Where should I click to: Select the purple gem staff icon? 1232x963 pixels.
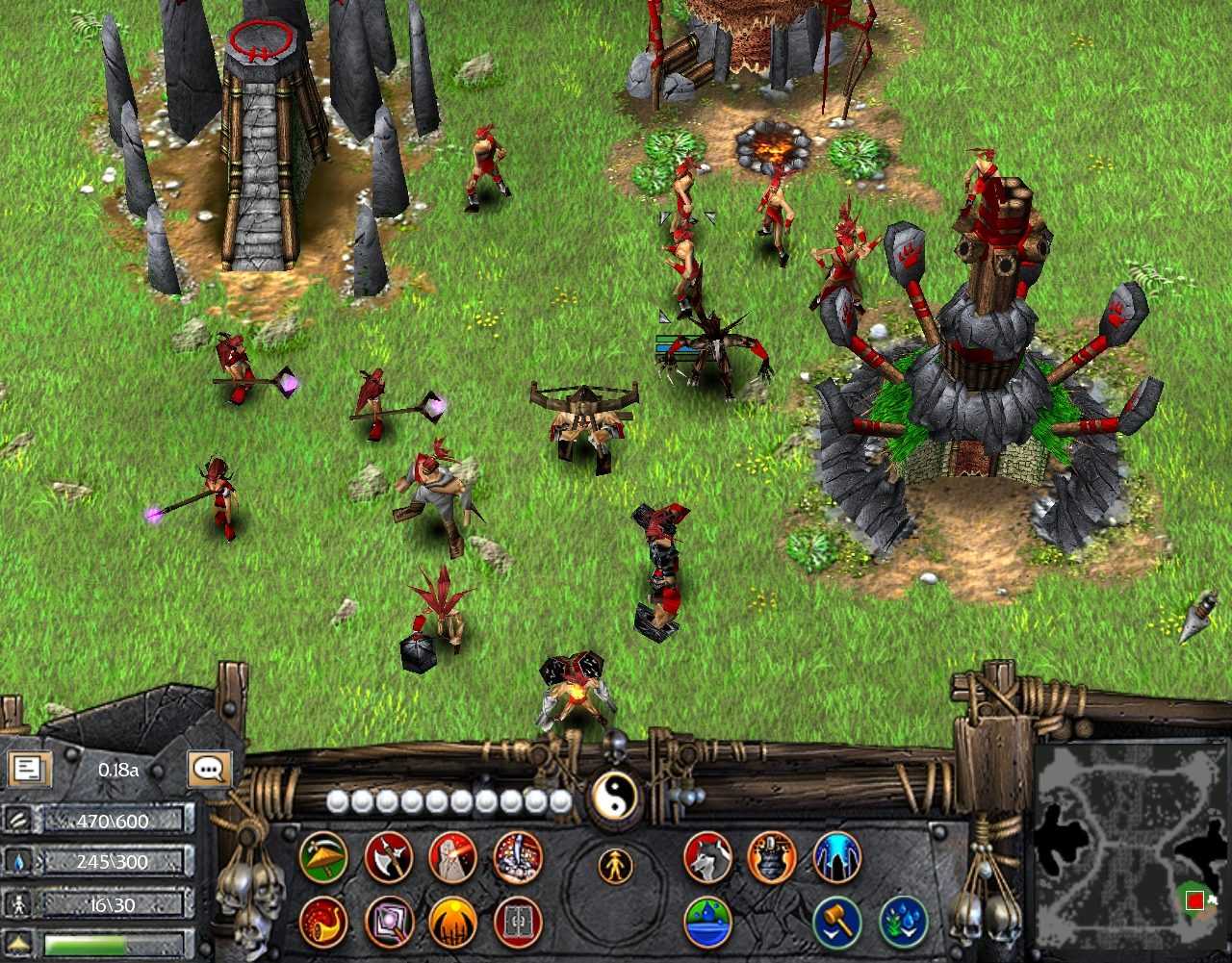pyautogui.click(x=389, y=922)
